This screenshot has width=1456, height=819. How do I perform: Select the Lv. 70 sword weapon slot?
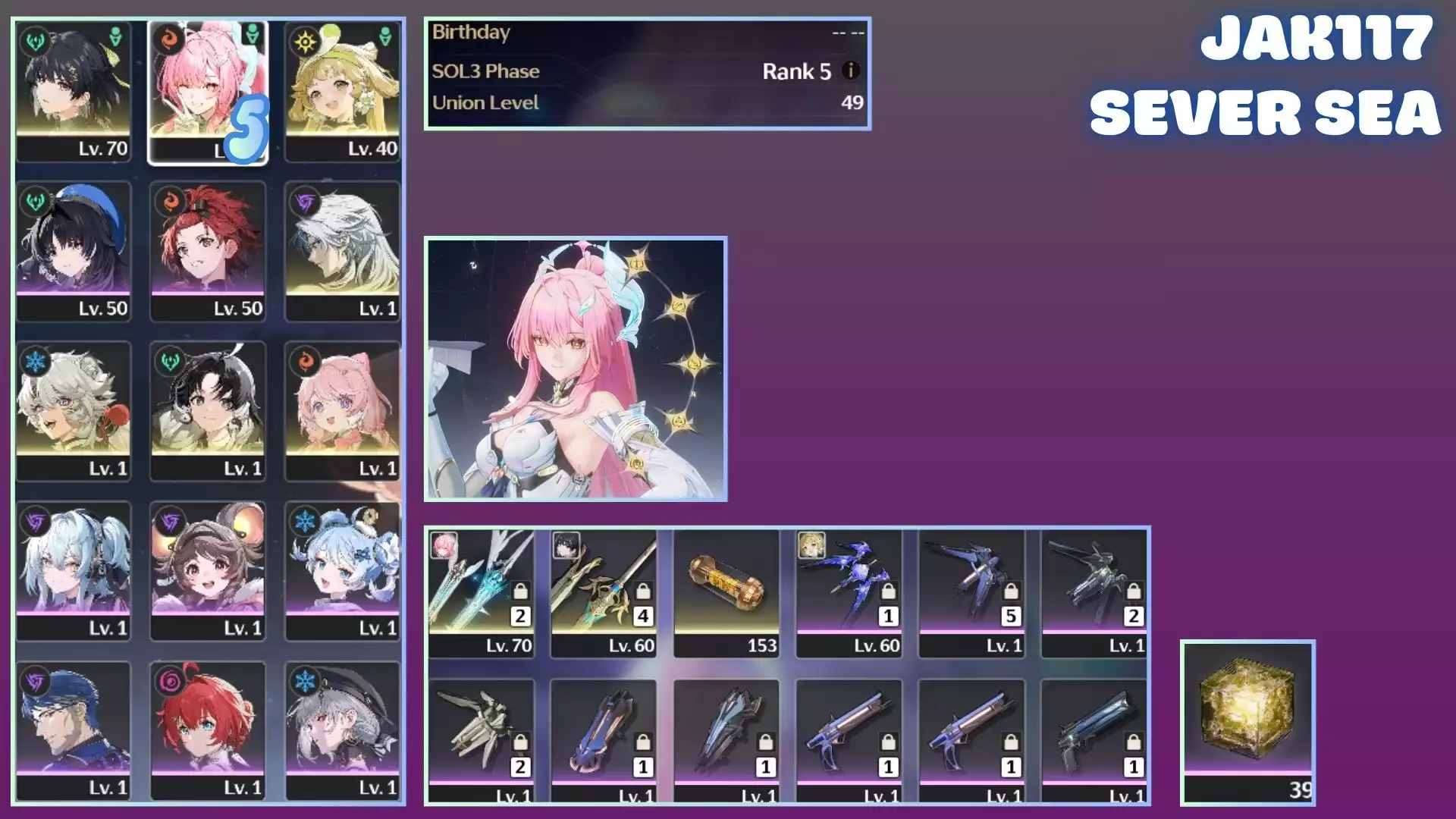tap(481, 592)
